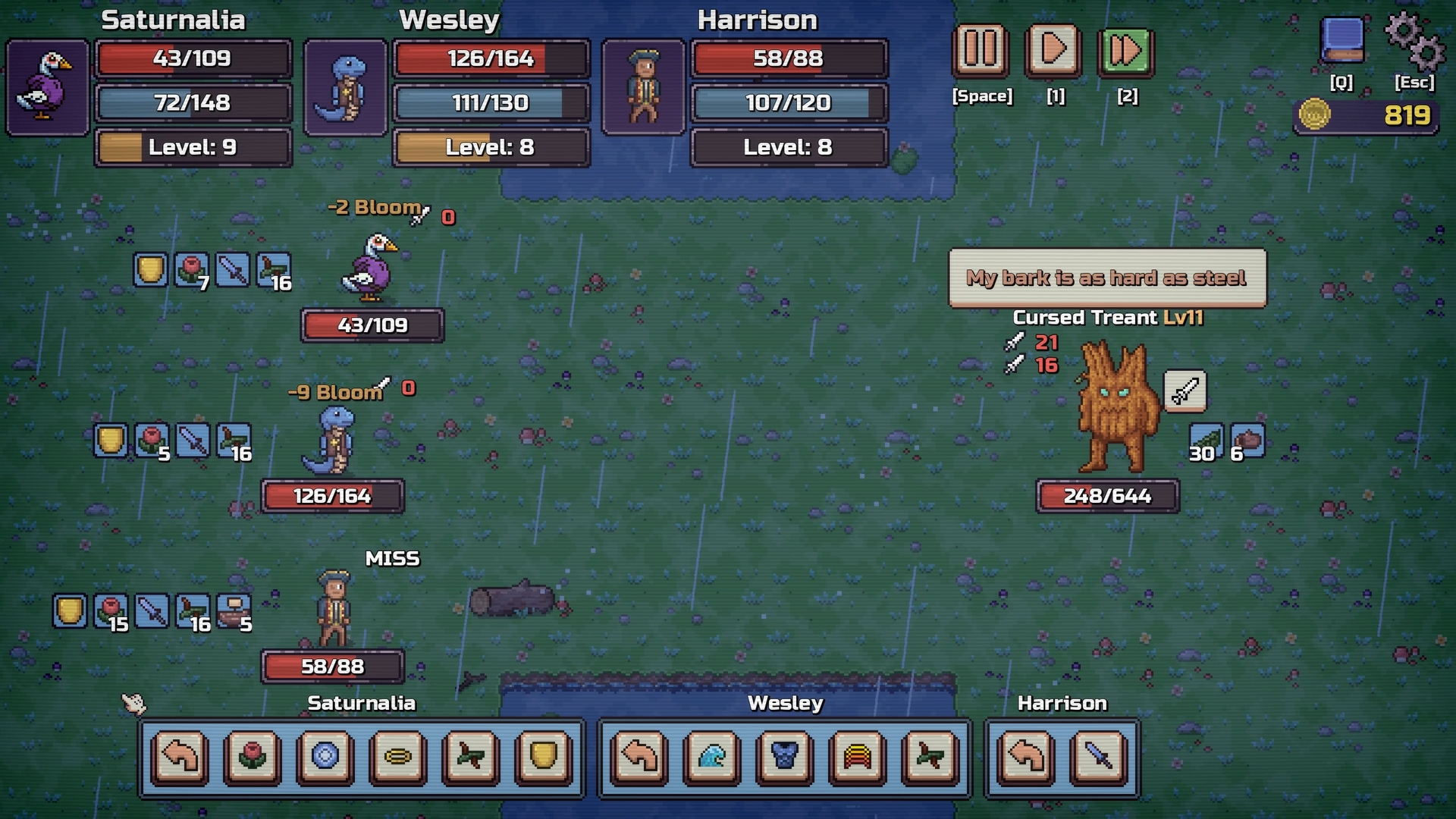Select Saturnalia's duck portrait

(x=47, y=87)
